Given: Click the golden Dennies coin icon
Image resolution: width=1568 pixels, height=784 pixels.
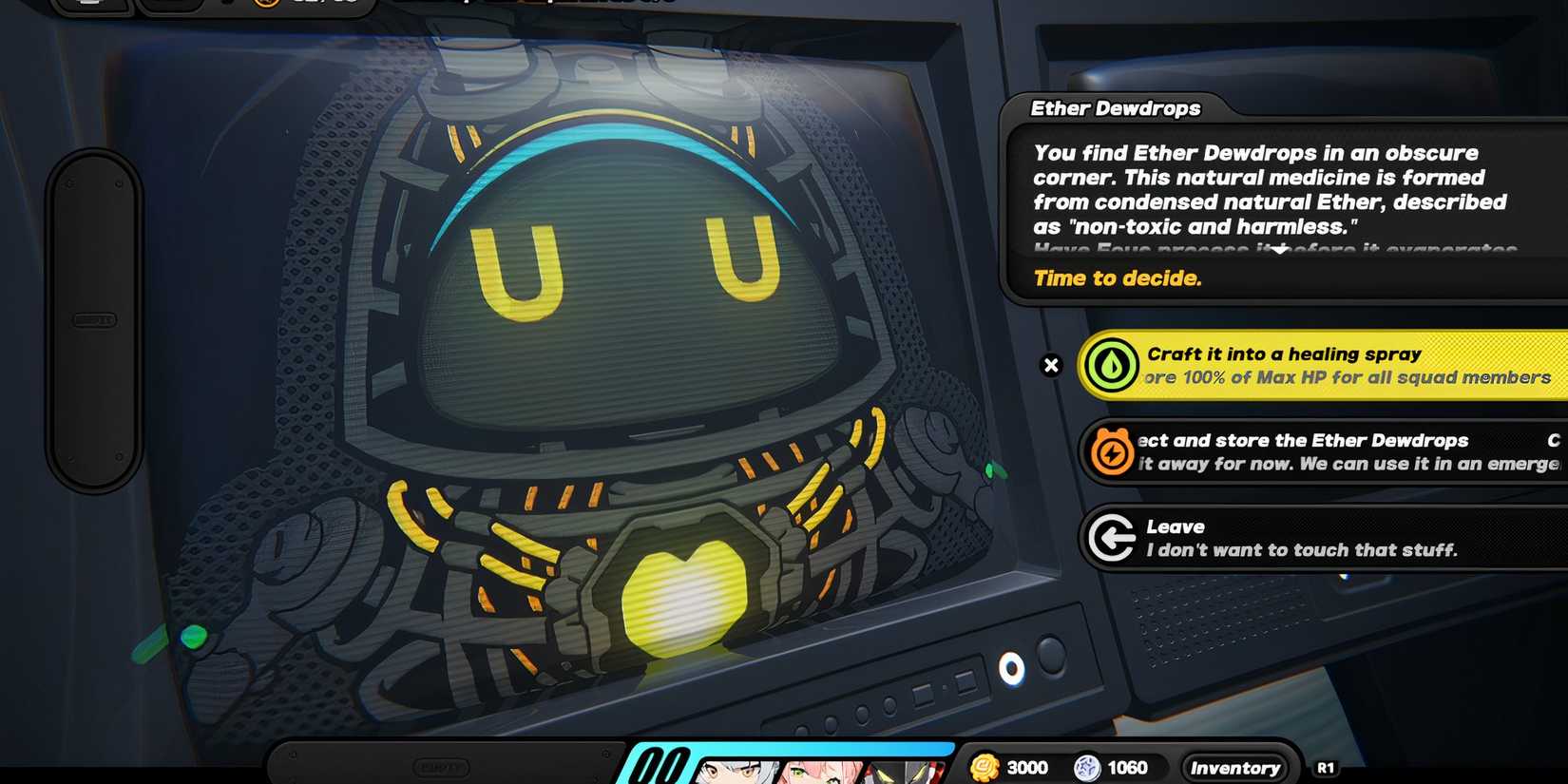Looking at the screenshot, I should [x=984, y=767].
